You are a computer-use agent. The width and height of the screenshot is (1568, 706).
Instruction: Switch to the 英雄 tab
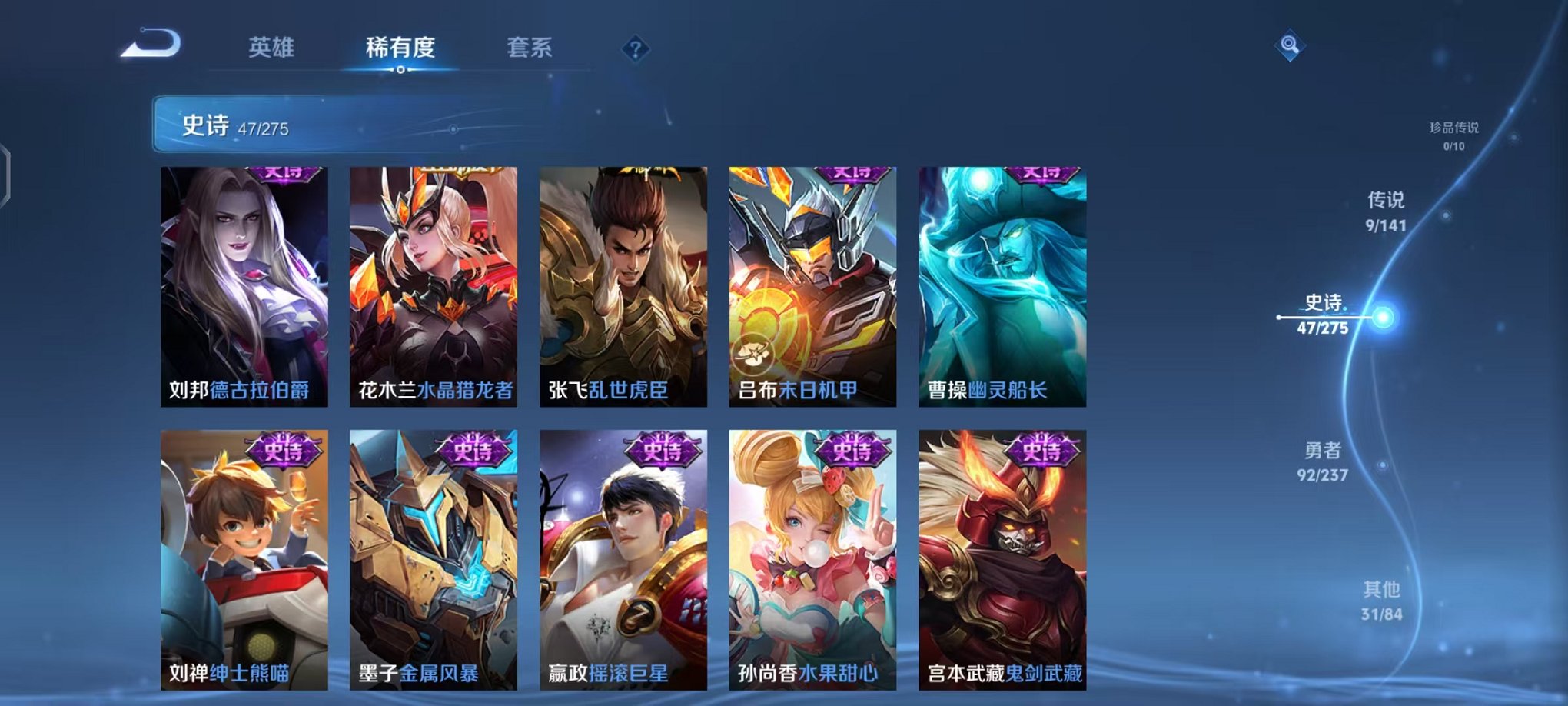tap(273, 48)
